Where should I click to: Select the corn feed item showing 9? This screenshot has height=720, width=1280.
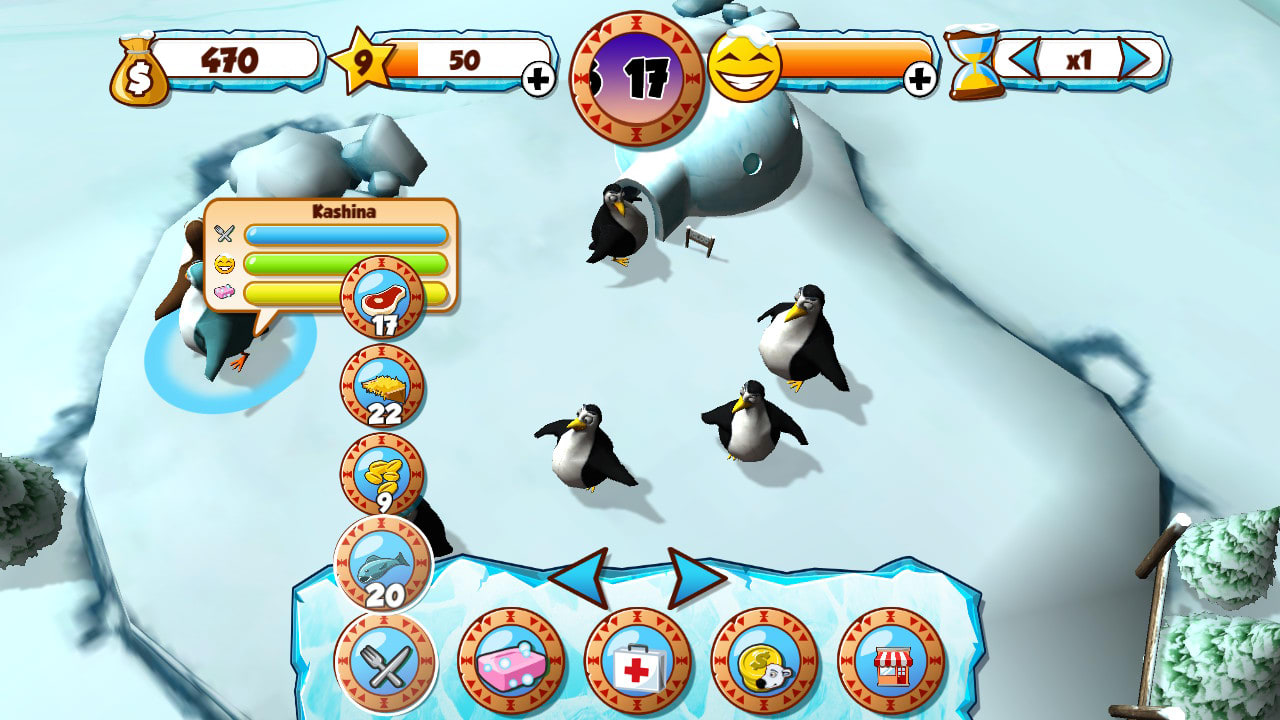(383, 473)
